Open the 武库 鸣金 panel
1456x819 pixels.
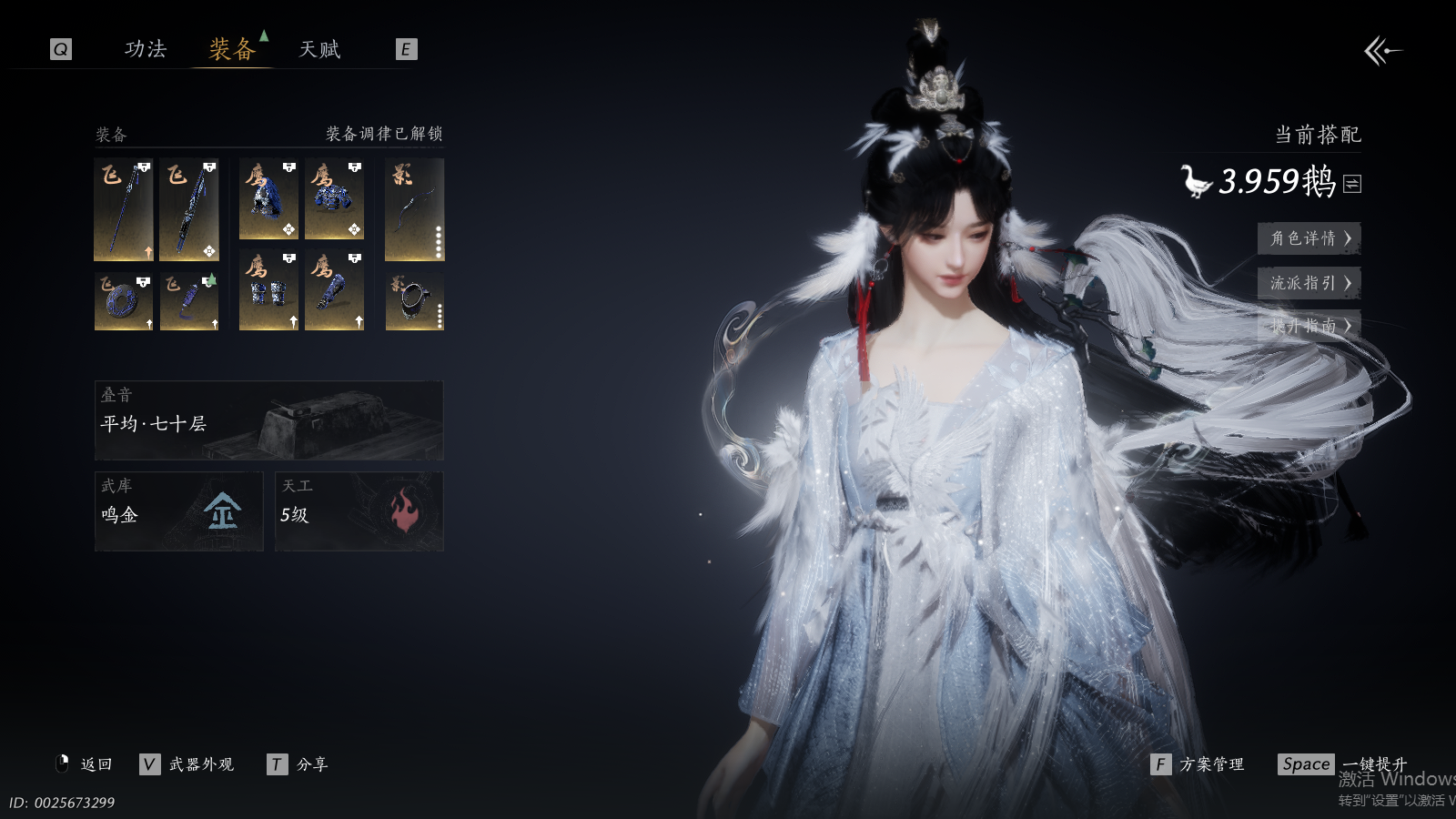[x=178, y=511]
